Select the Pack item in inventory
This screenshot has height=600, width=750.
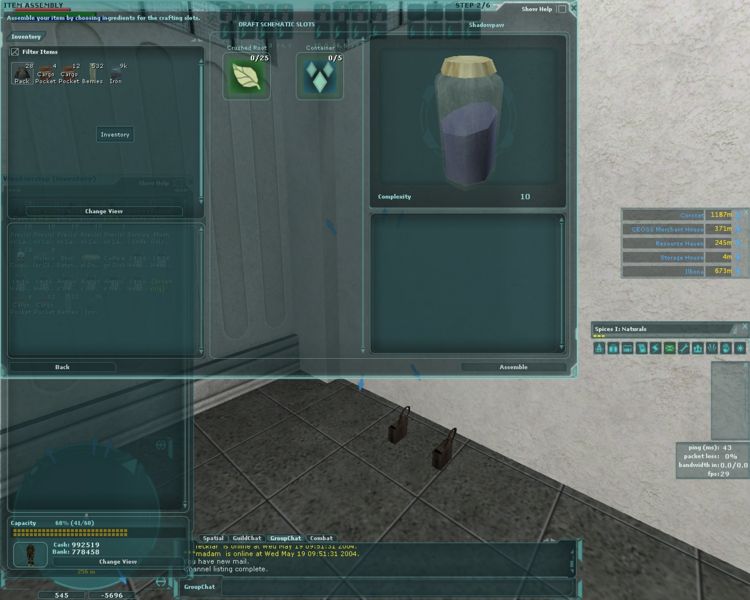[x=22, y=71]
